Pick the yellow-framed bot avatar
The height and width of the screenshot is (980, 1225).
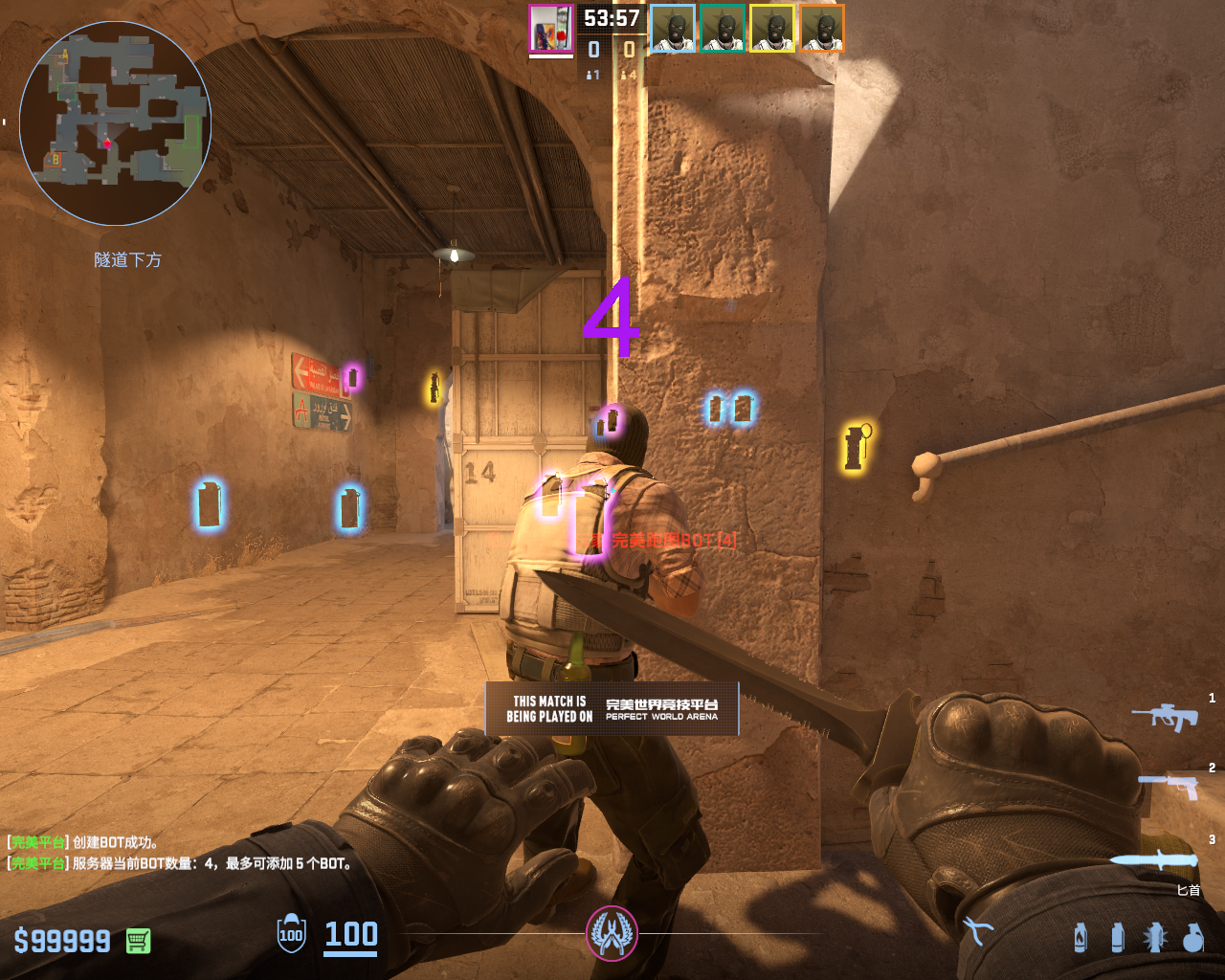pos(772,29)
